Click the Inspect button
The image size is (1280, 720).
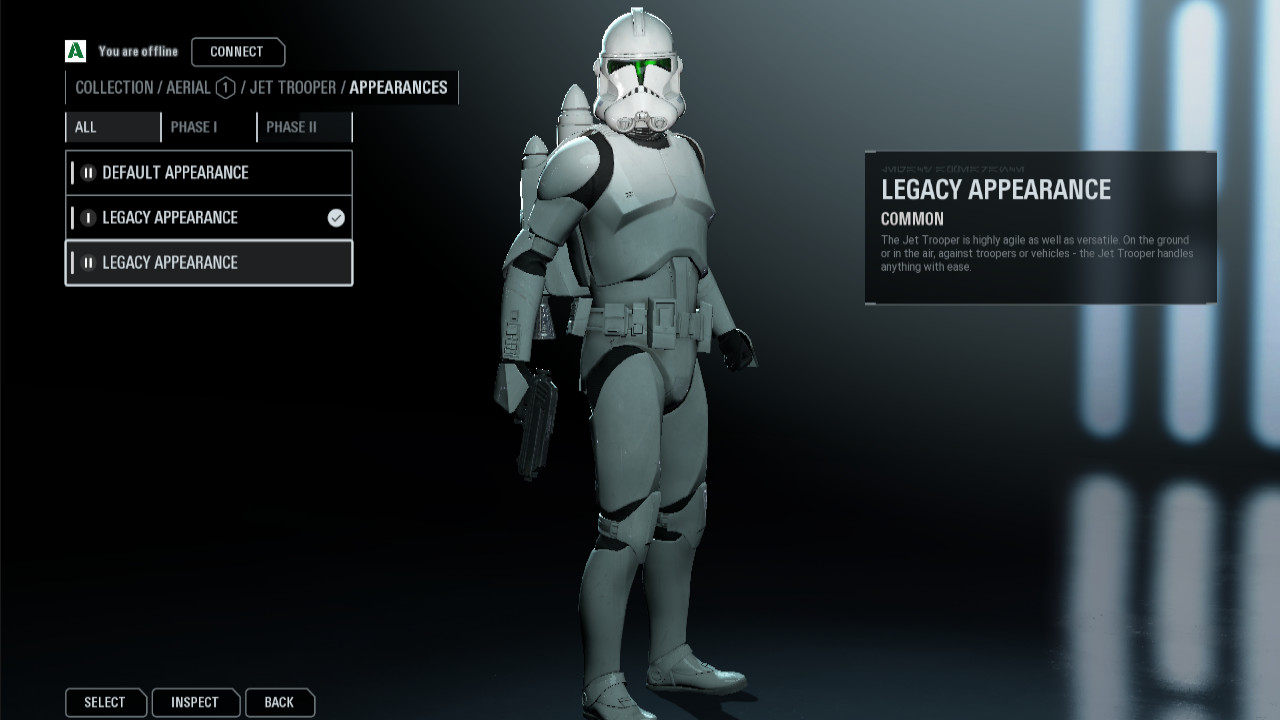click(x=195, y=702)
